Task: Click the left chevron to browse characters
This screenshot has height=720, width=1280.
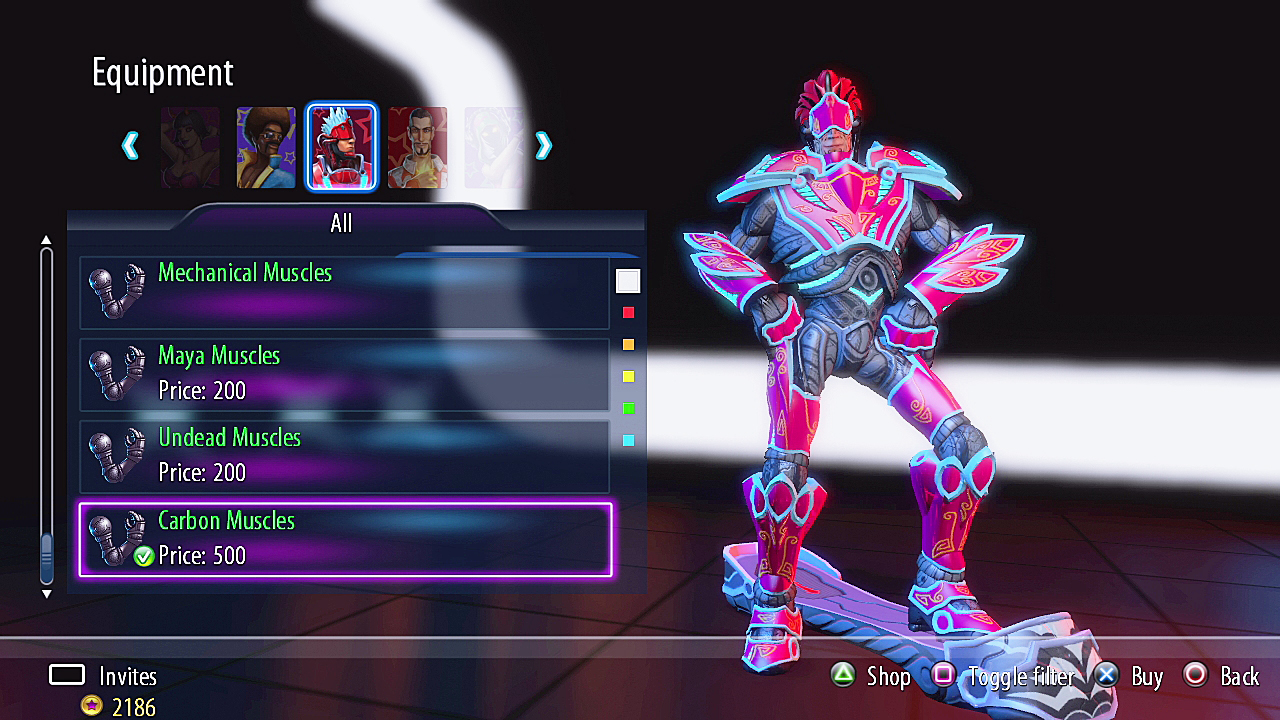Action: tap(130, 145)
